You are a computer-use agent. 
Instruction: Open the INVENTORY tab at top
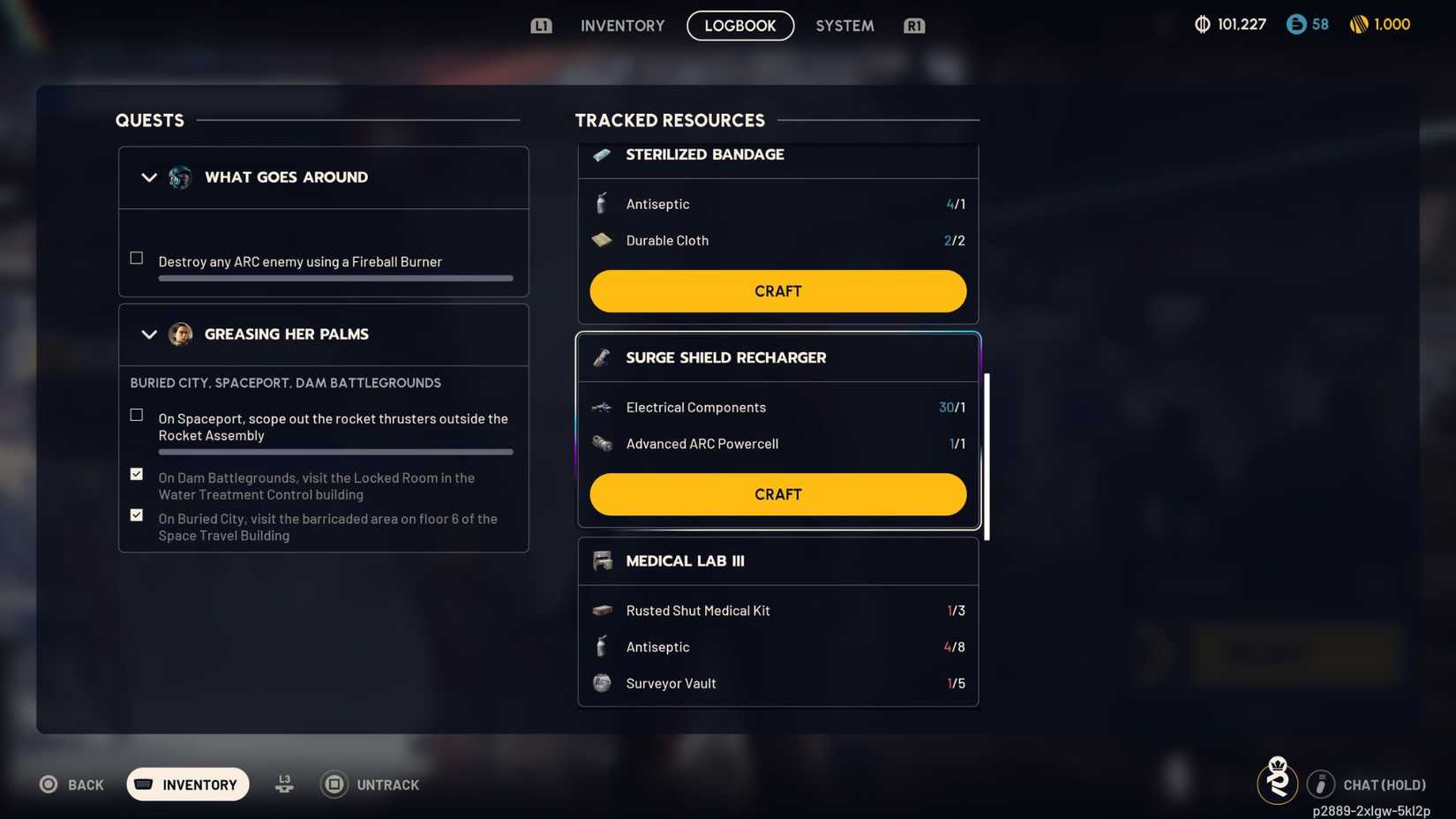click(x=621, y=25)
